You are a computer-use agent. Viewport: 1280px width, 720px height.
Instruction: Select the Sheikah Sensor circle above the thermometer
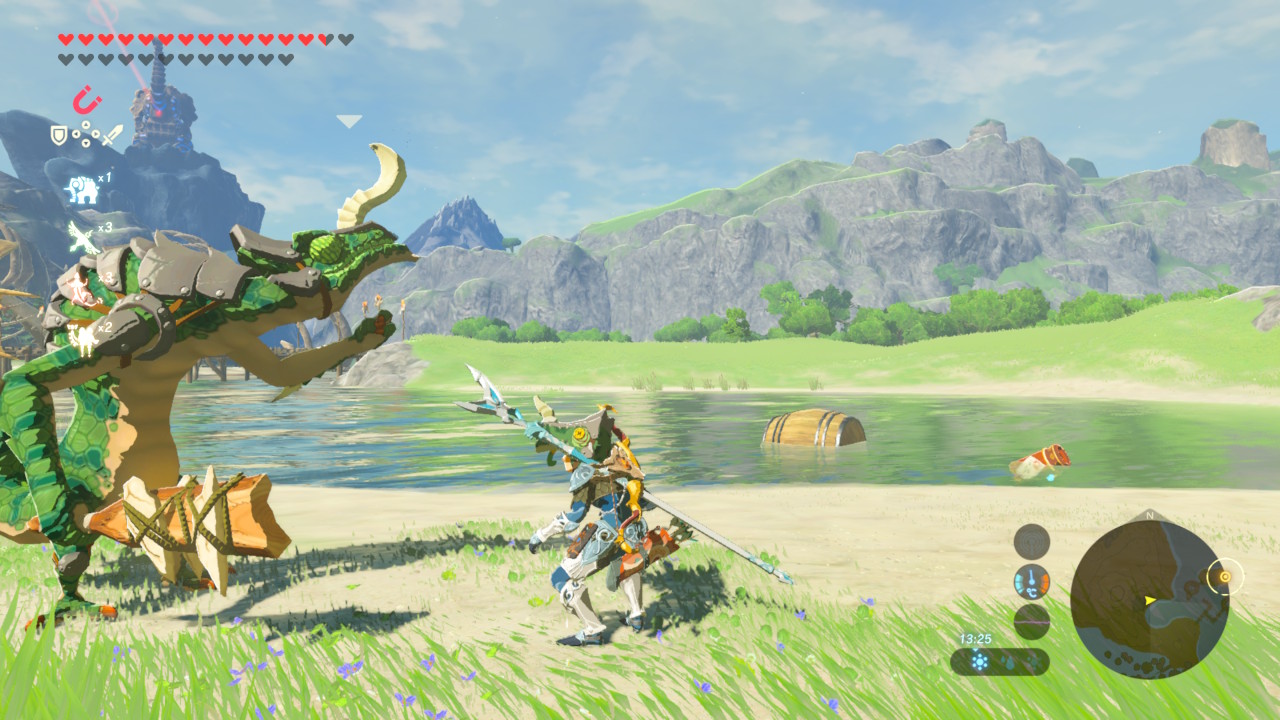coord(1031,542)
